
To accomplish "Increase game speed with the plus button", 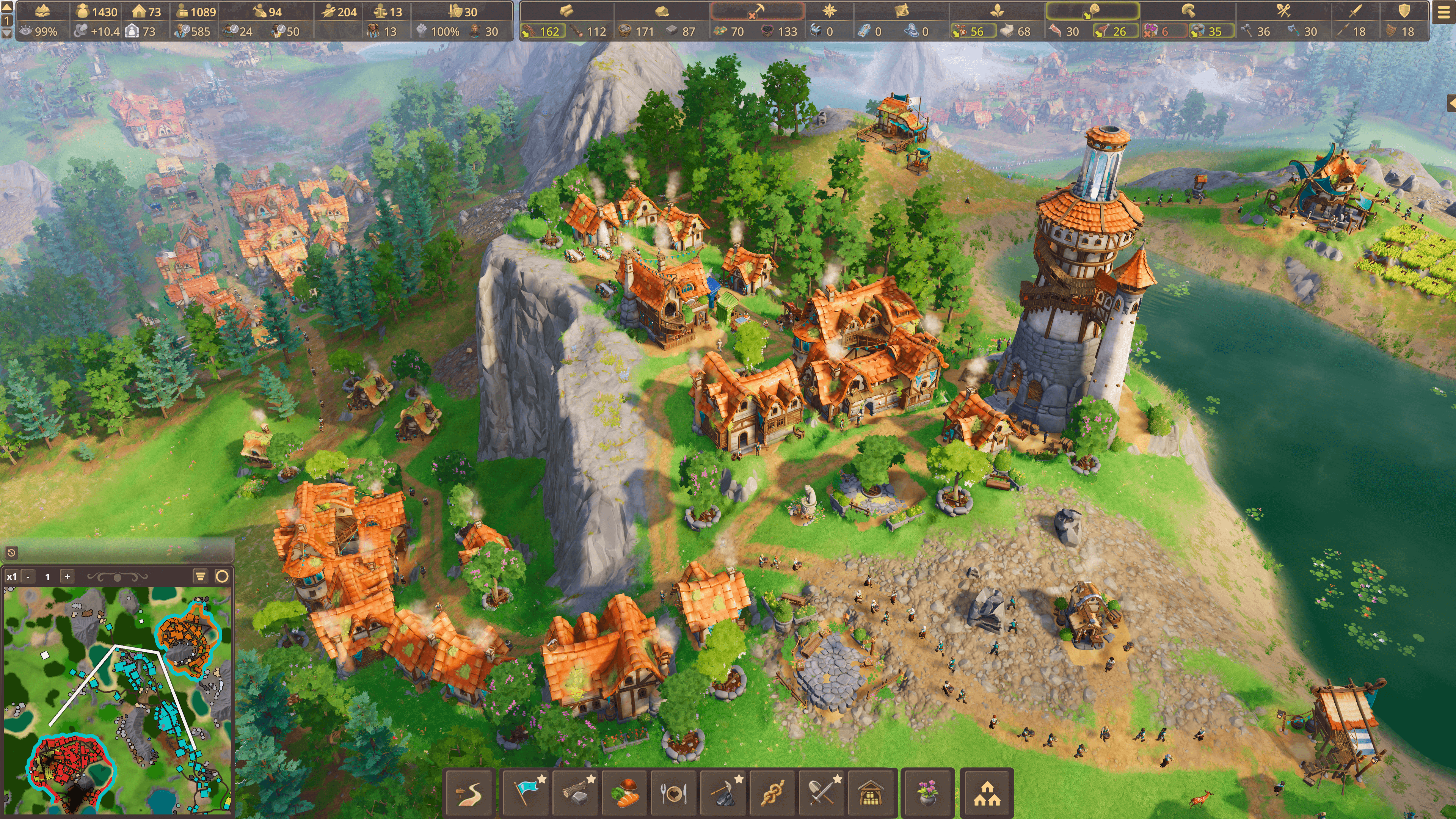I will coord(67,576).
